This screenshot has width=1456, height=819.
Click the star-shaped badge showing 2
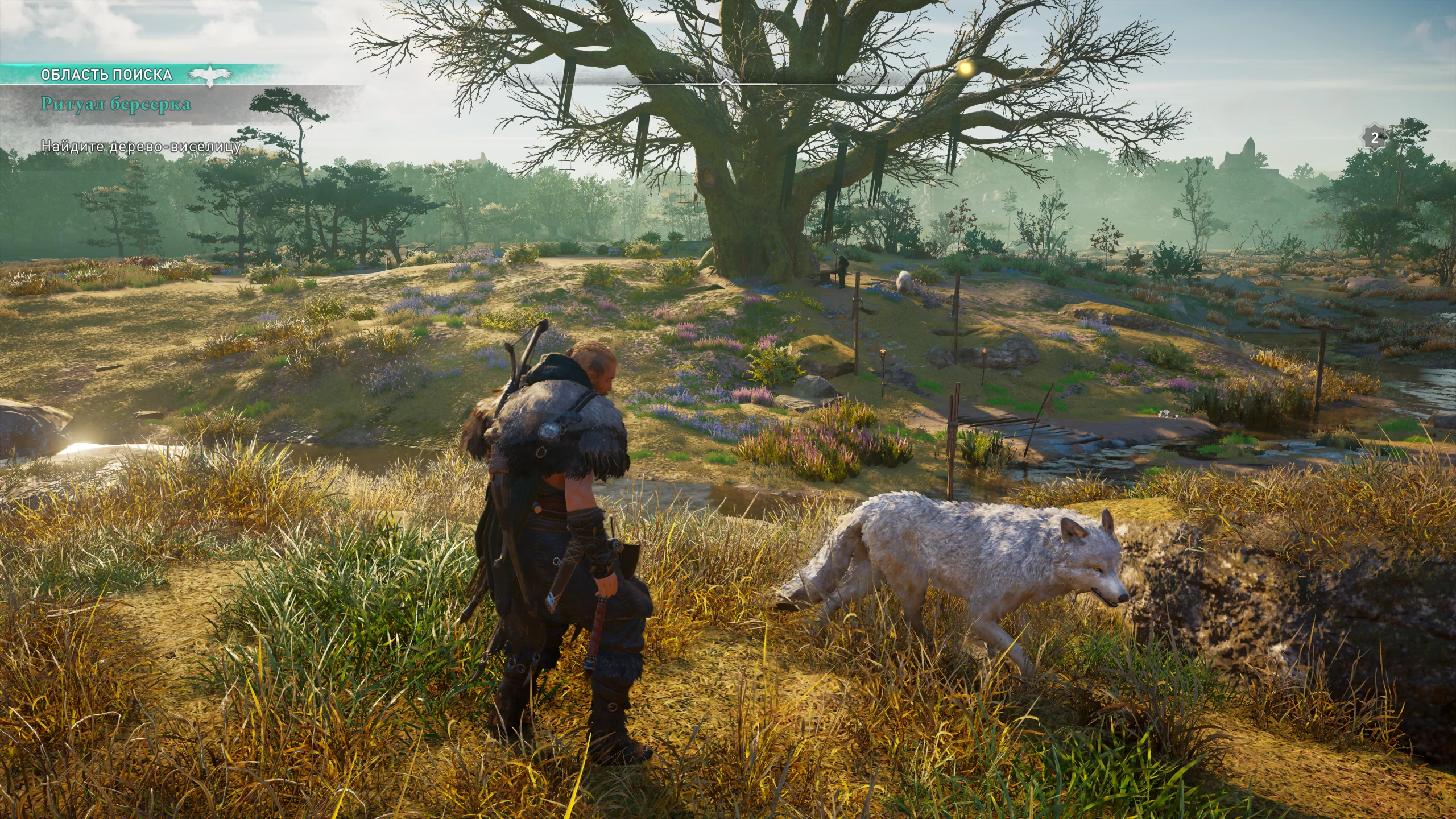(x=1375, y=138)
